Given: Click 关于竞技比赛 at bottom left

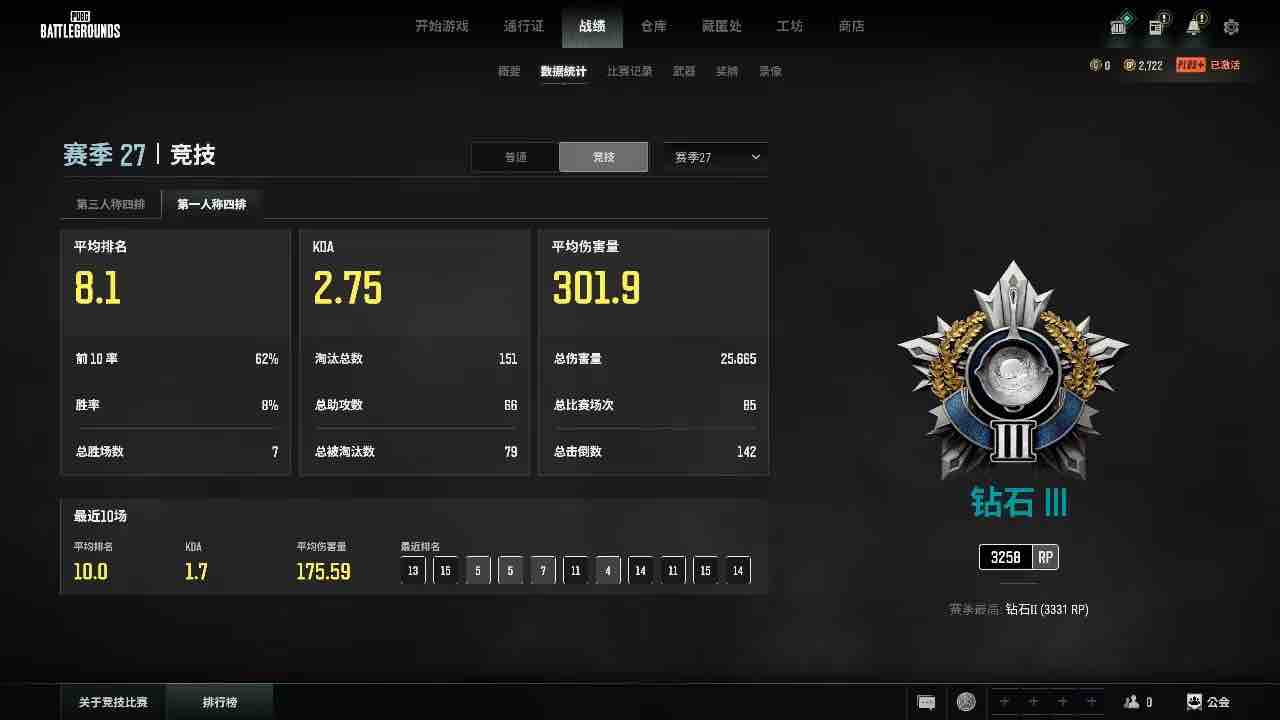Looking at the screenshot, I should coord(111,701).
